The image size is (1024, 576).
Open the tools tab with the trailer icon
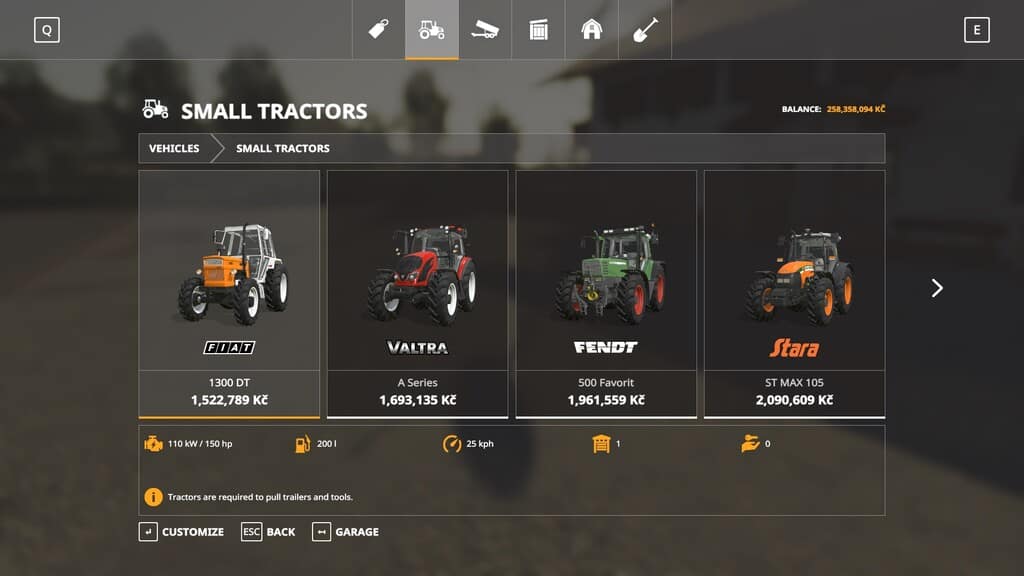[x=485, y=29]
